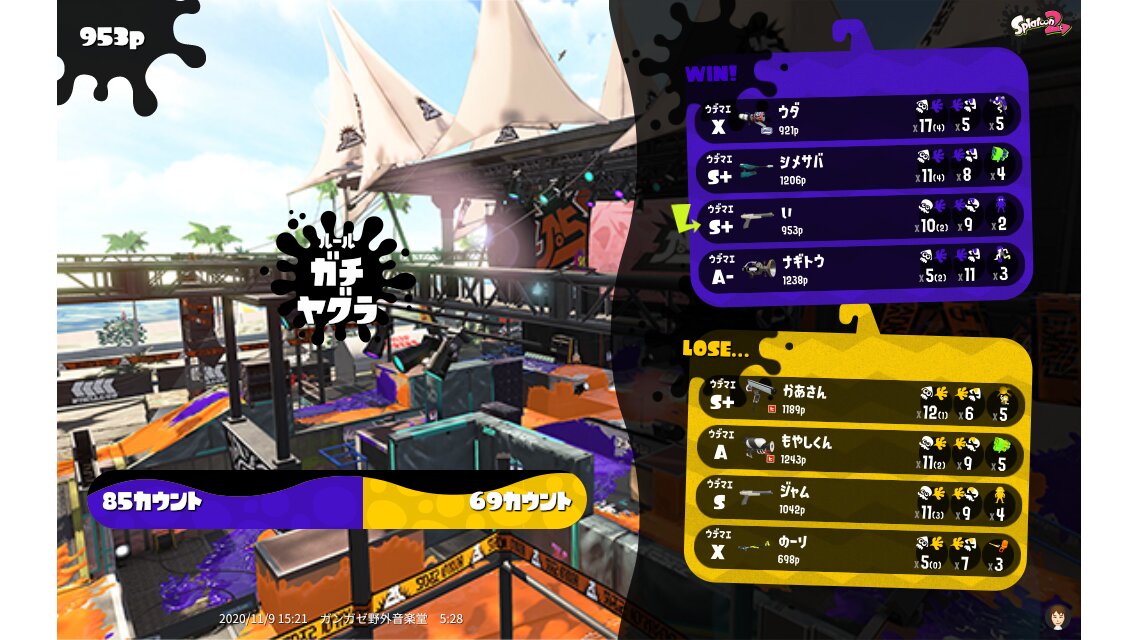This screenshot has width=1138, height=640.
Task: Click the Splatoon 2 logo
Action: tap(1040, 24)
